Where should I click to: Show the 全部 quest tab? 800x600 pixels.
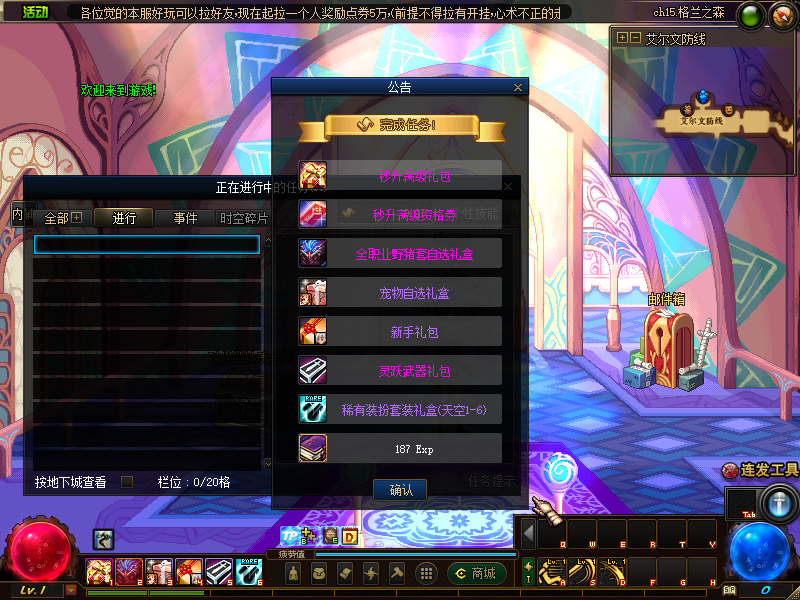click(63, 218)
